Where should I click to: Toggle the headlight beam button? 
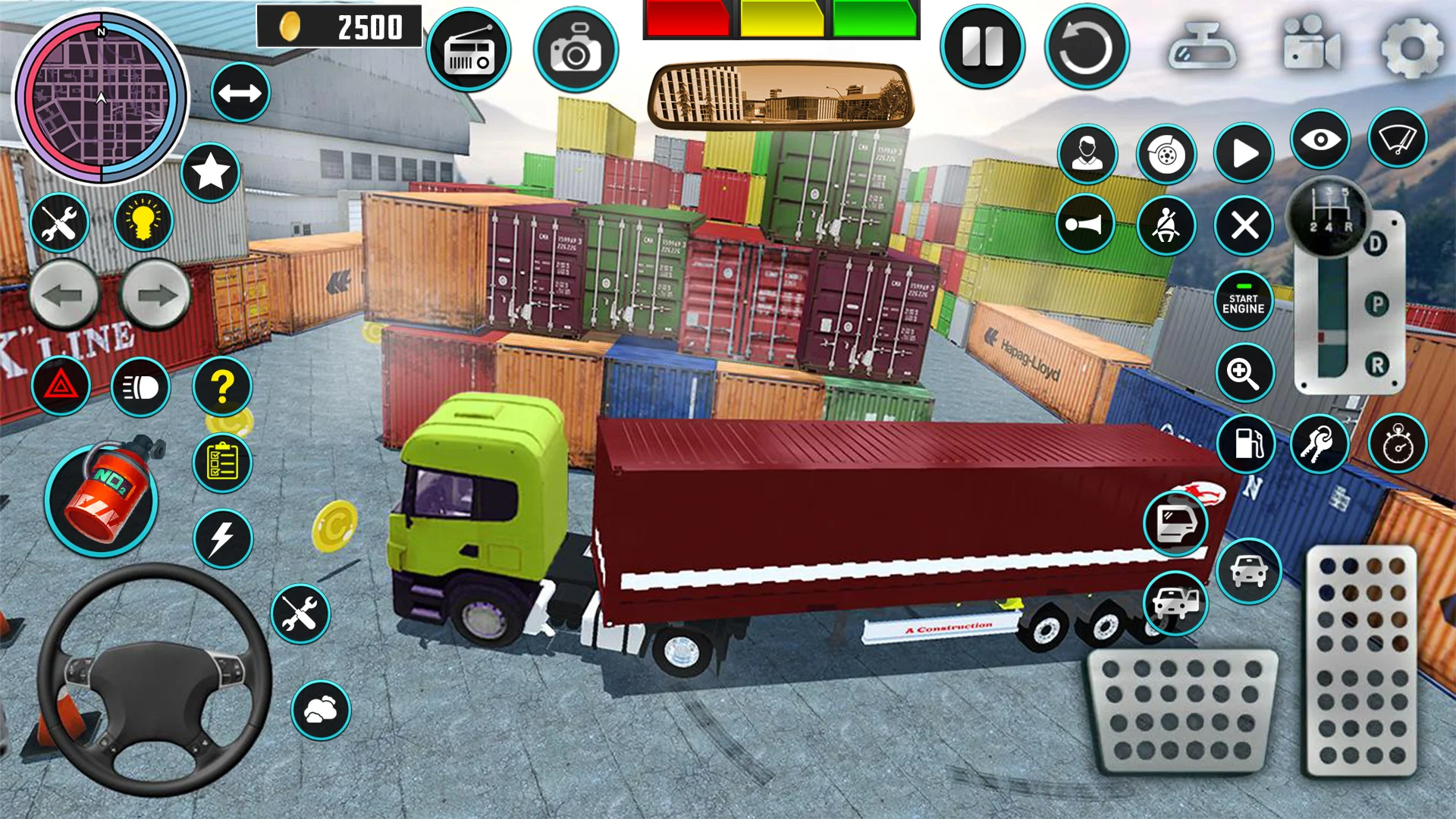point(141,388)
